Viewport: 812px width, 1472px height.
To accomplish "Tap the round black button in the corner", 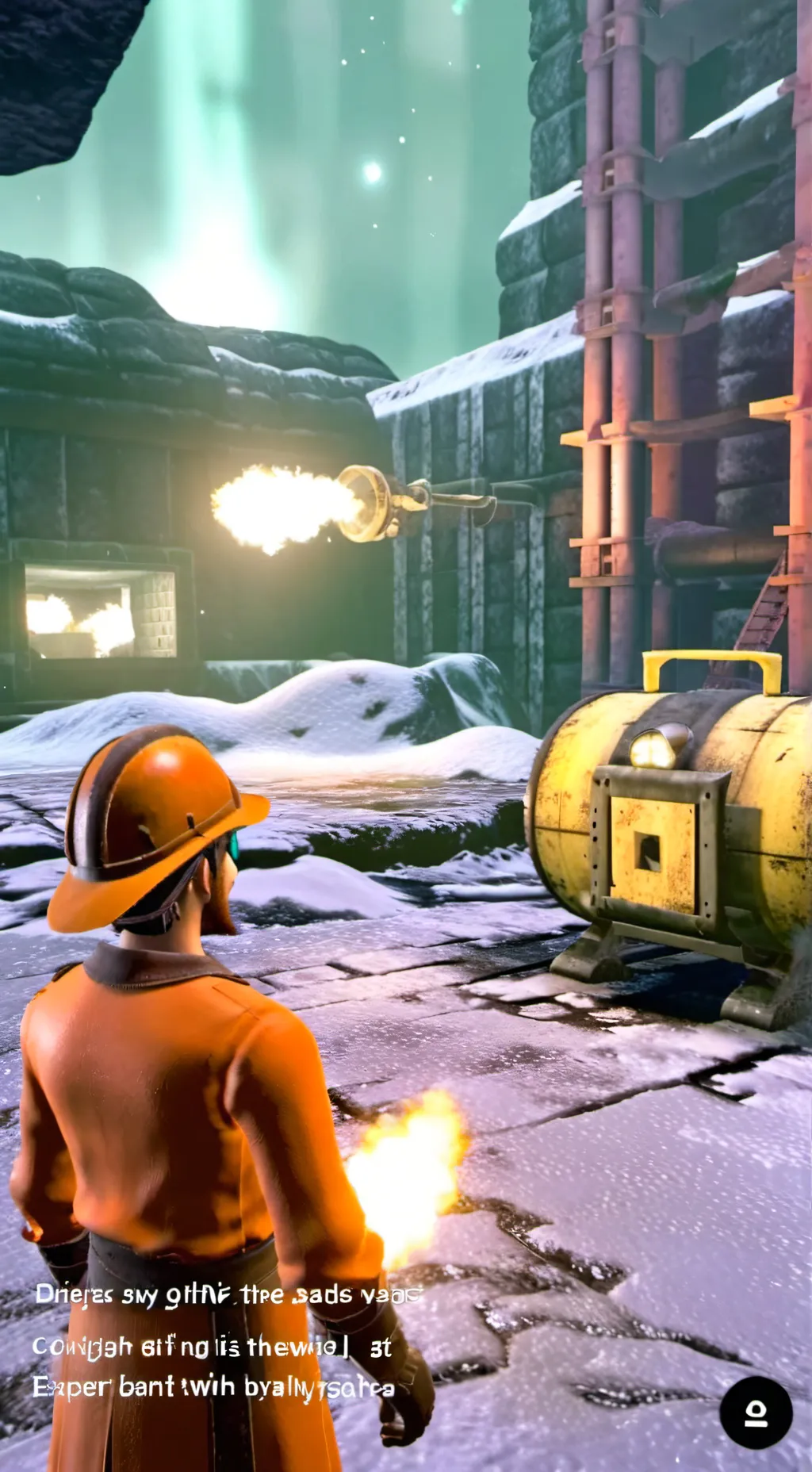I will pos(756,1412).
